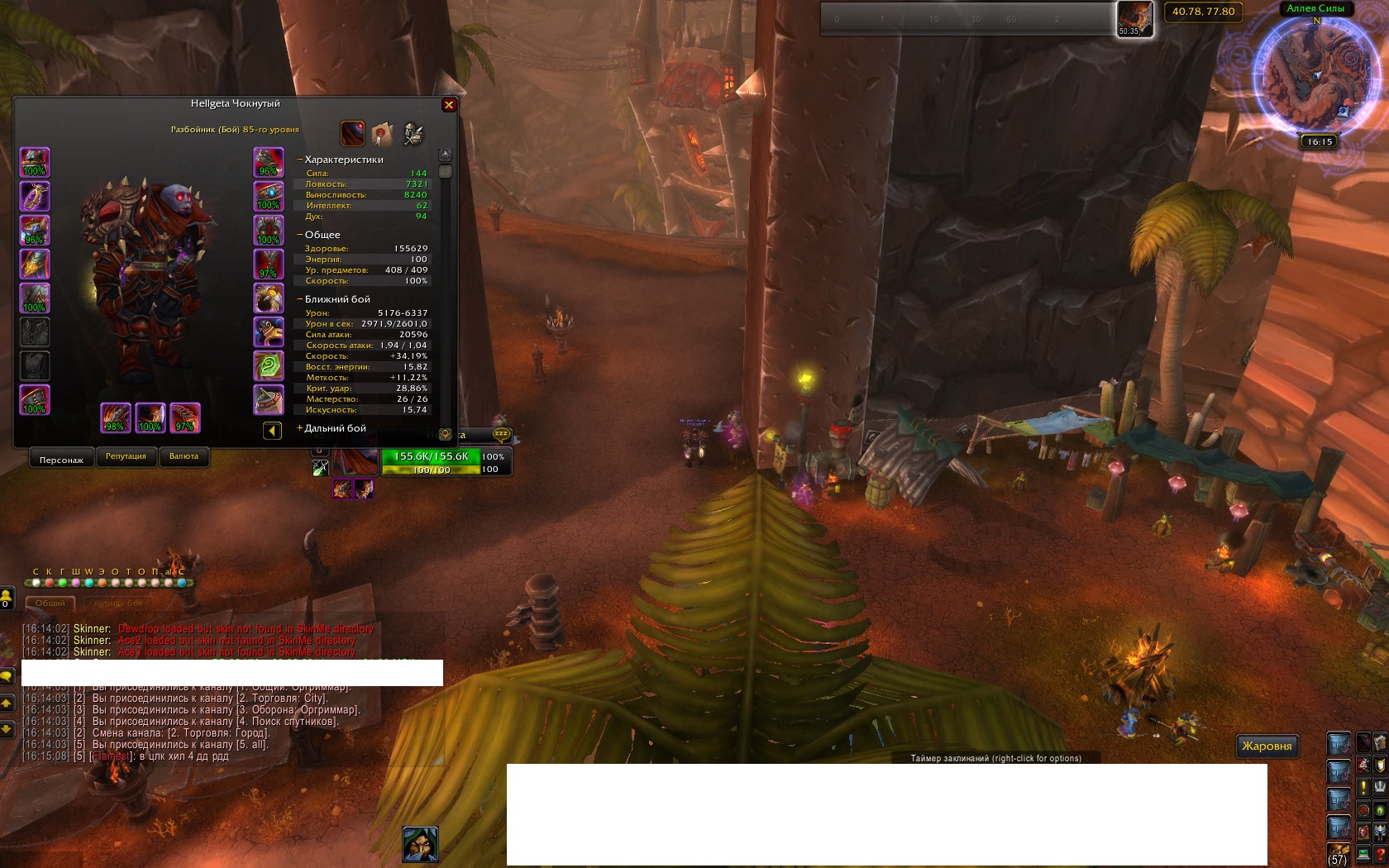Open the Валюта tab

pyautogui.click(x=184, y=456)
